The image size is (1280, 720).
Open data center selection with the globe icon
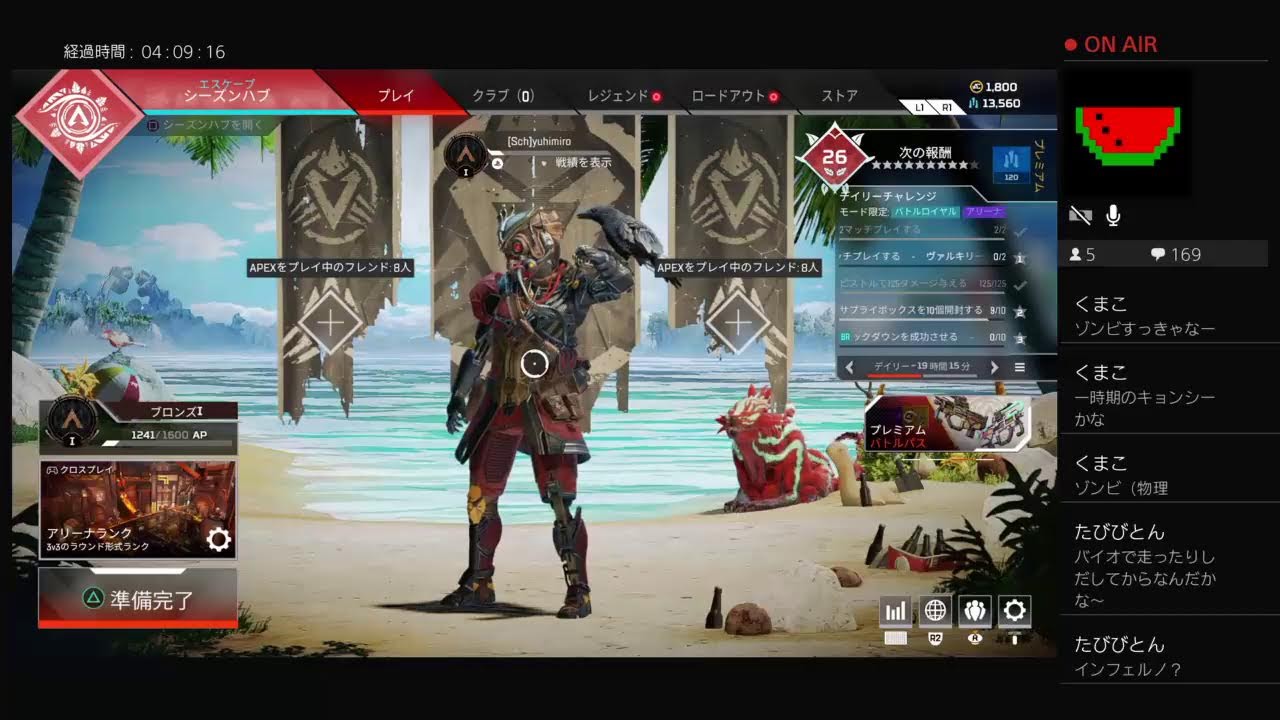935,610
